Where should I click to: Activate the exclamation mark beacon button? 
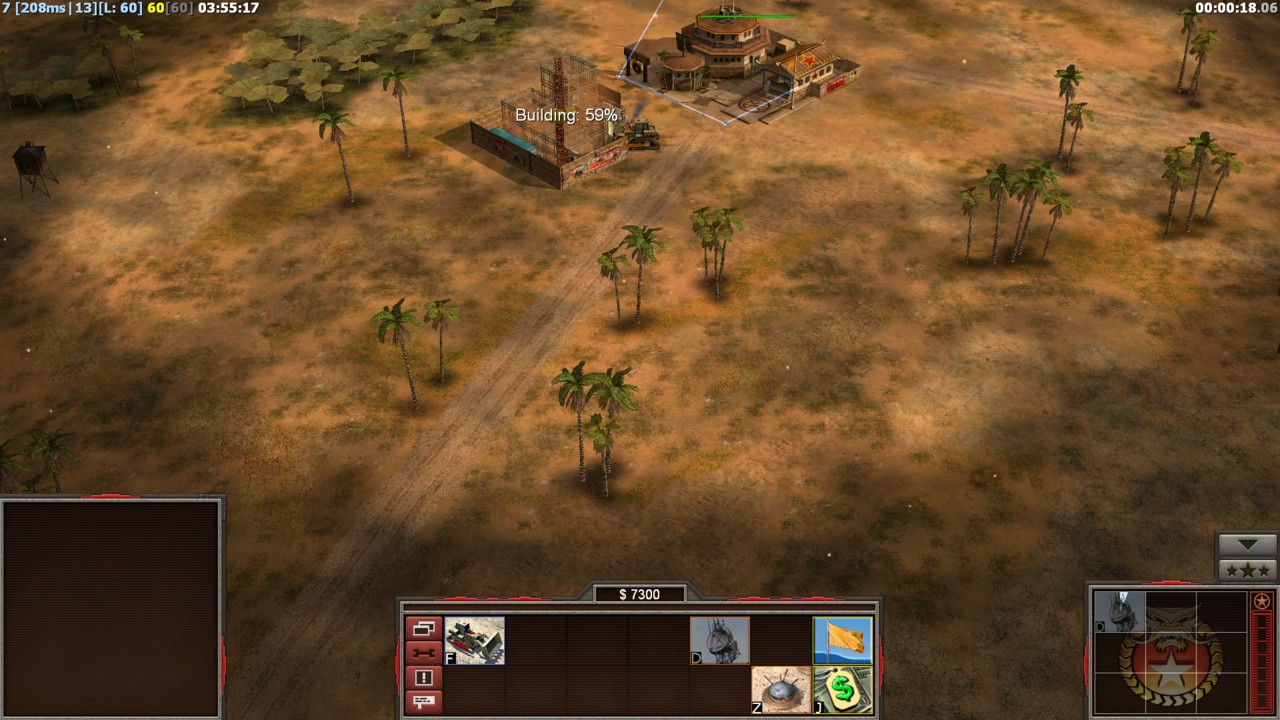pos(423,677)
